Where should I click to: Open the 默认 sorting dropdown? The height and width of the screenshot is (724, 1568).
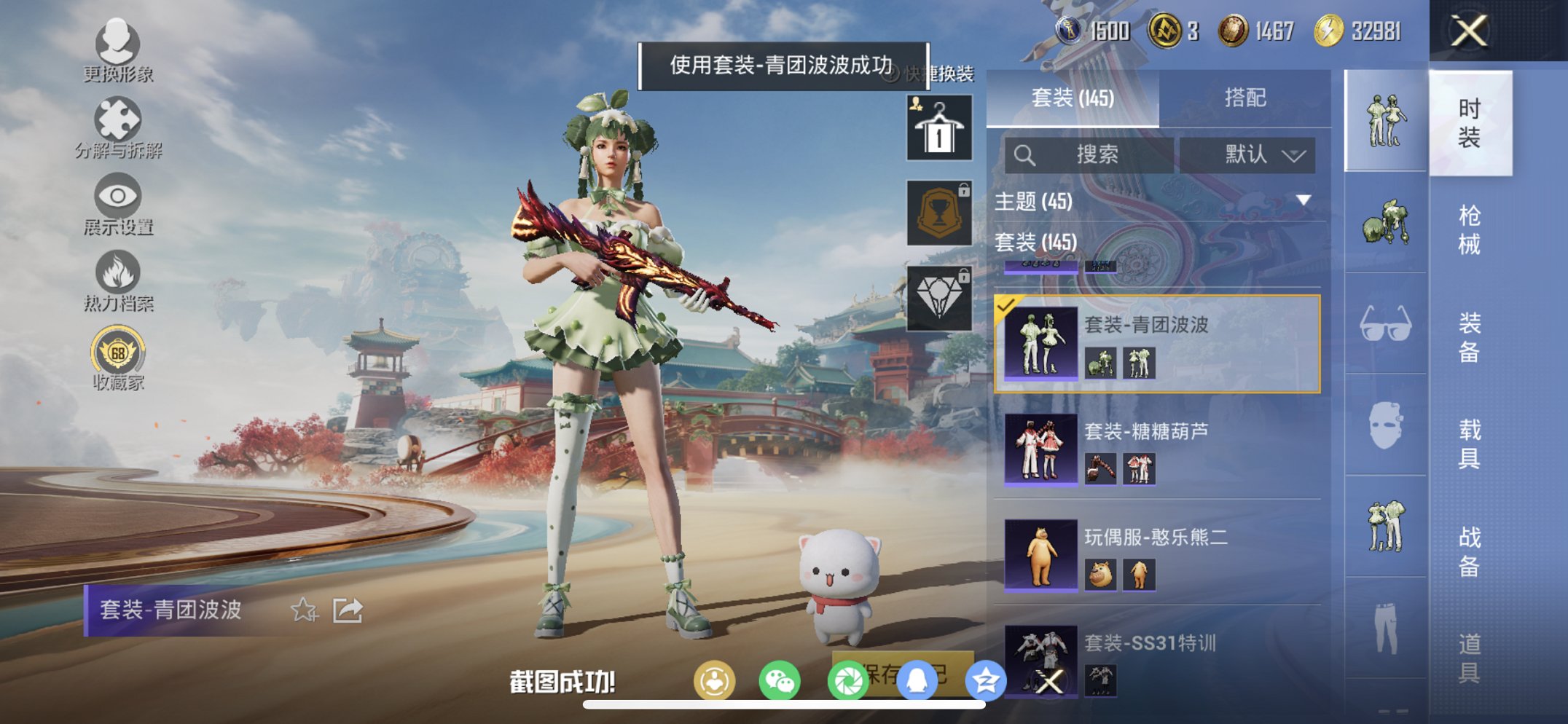[1247, 155]
